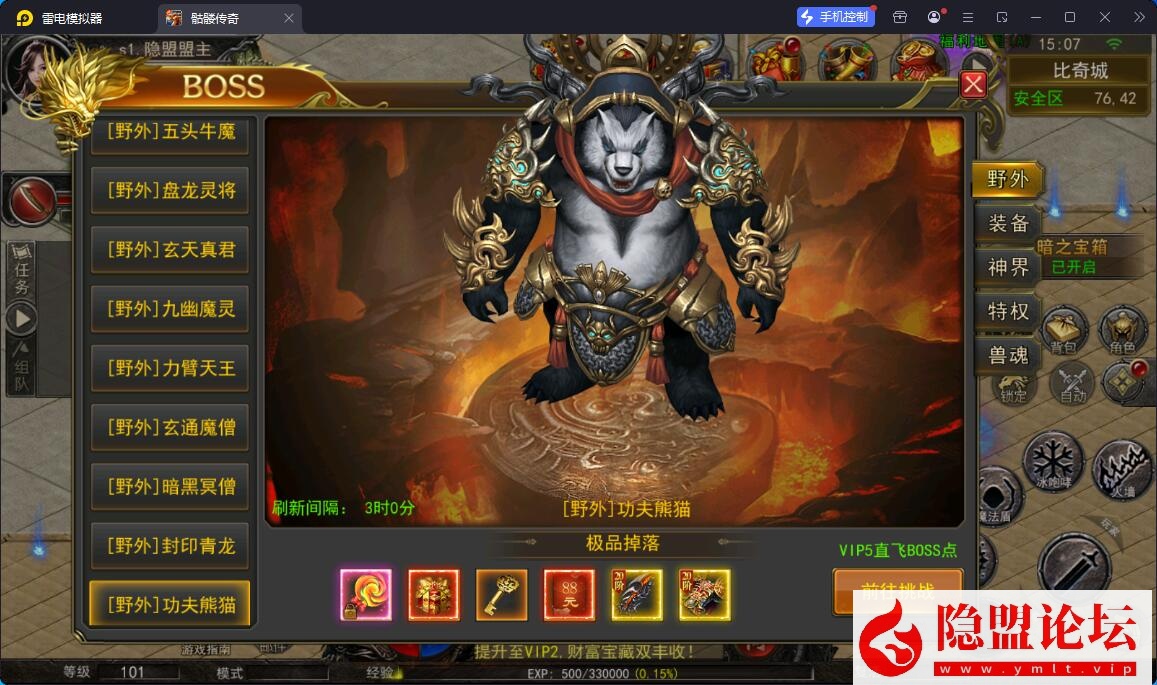Choose 盘龙灵将 from the boss list
The image size is (1157, 685).
170,190
